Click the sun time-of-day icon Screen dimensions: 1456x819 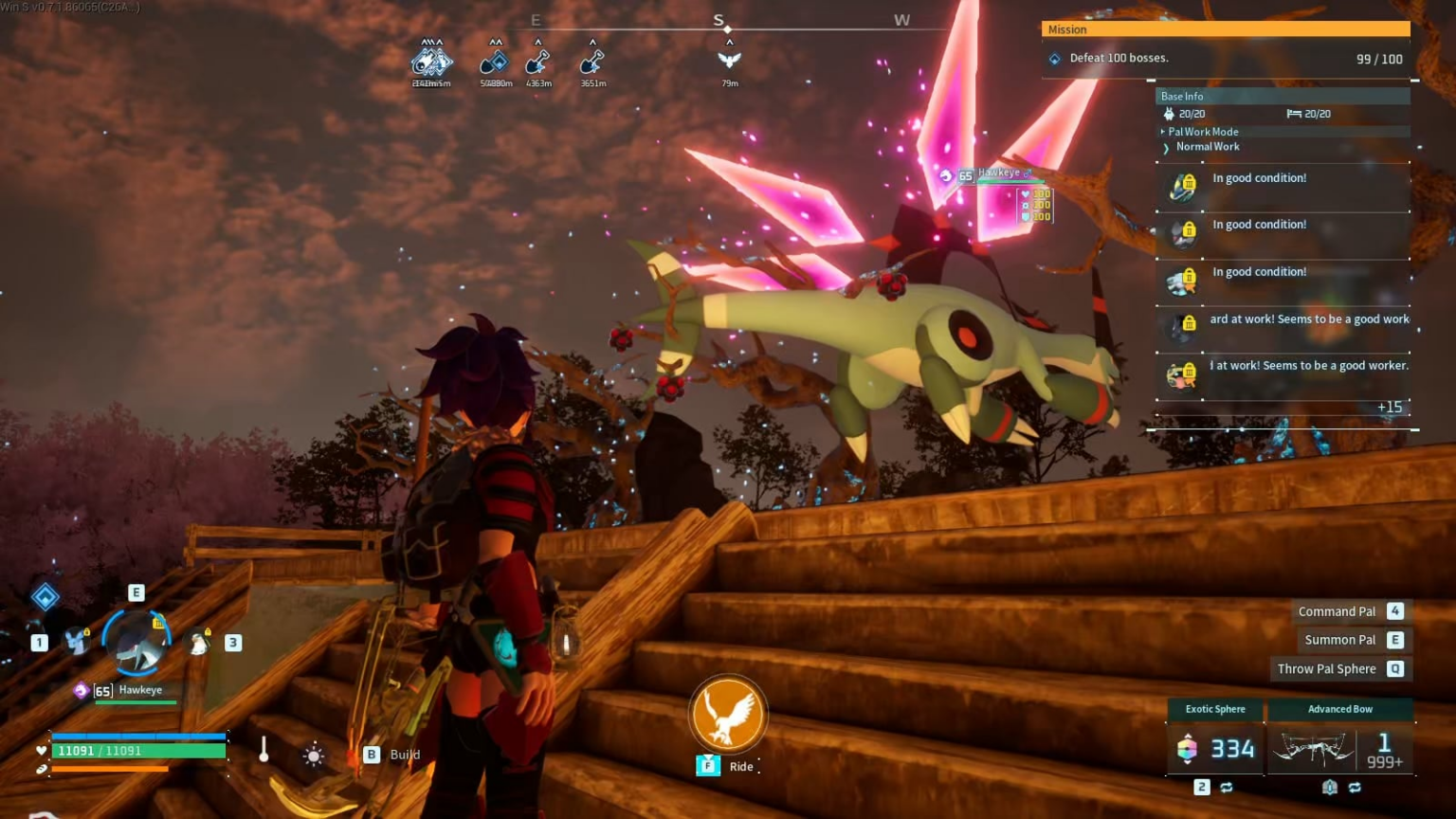pyautogui.click(x=313, y=755)
